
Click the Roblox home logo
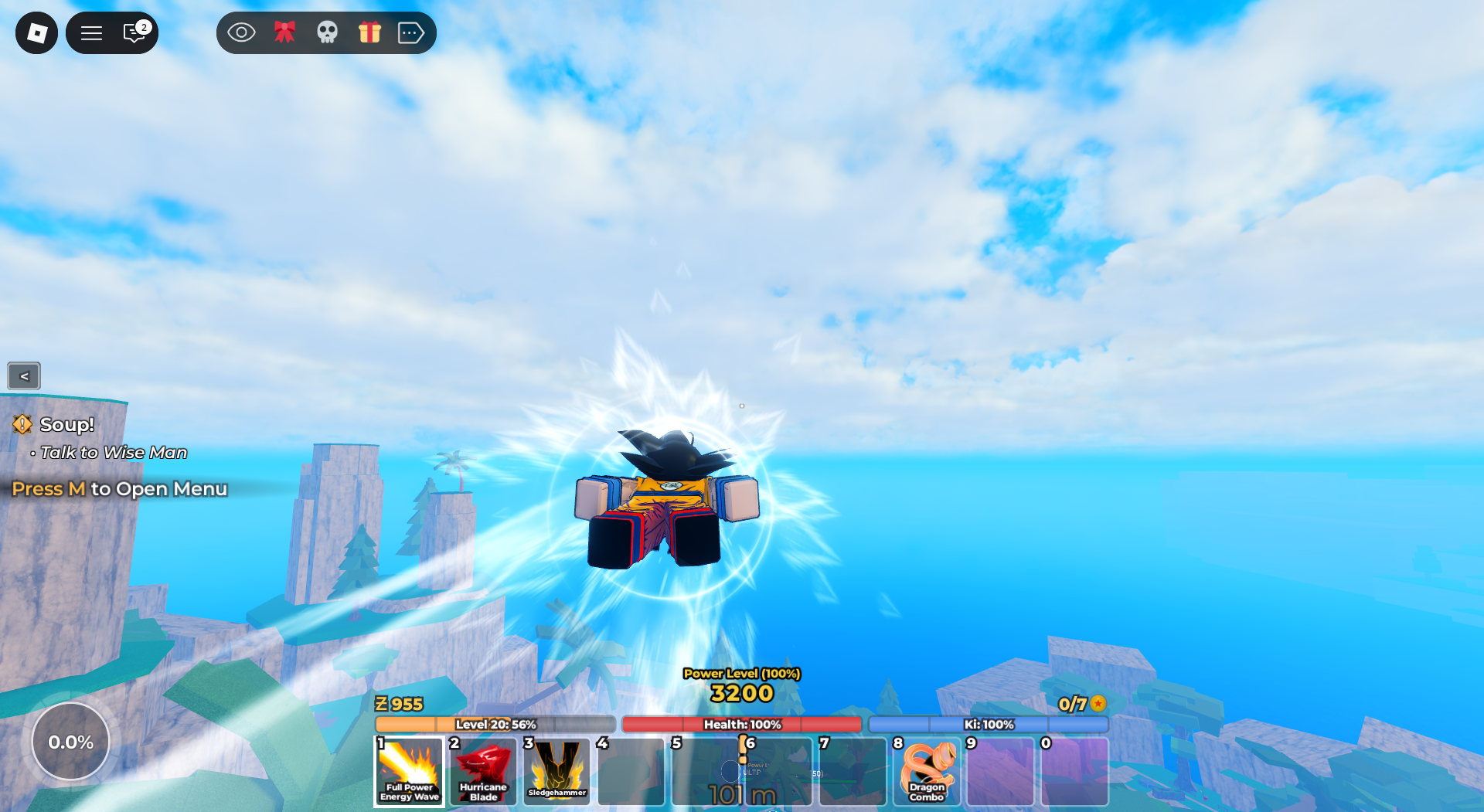36,32
